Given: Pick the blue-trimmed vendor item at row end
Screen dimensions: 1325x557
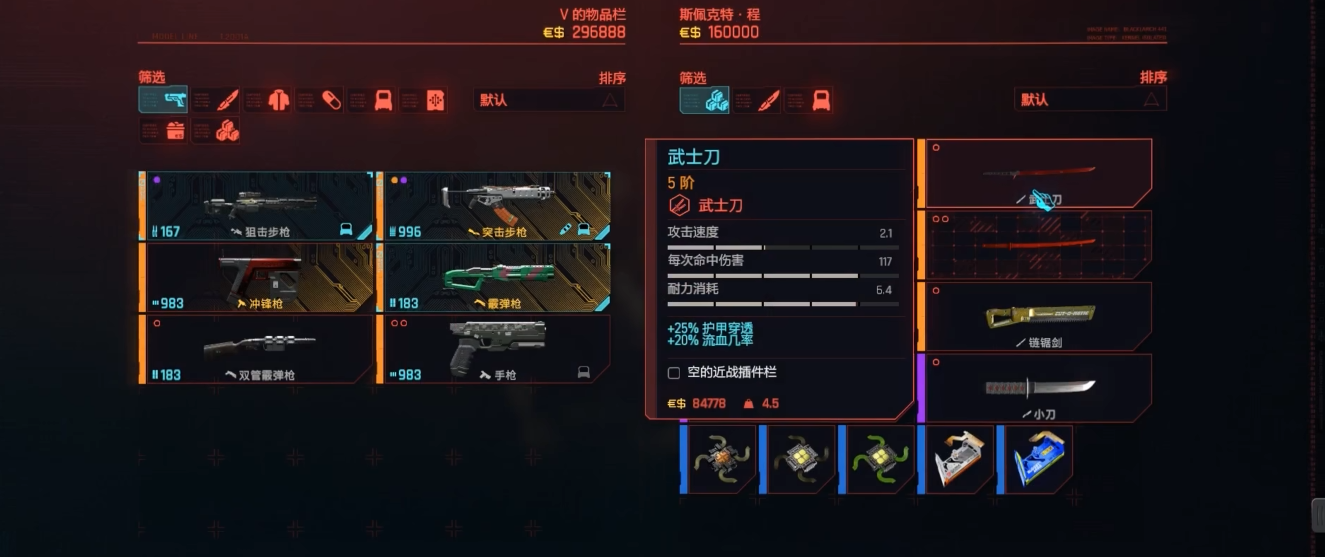Looking at the screenshot, I should coord(1037,459).
